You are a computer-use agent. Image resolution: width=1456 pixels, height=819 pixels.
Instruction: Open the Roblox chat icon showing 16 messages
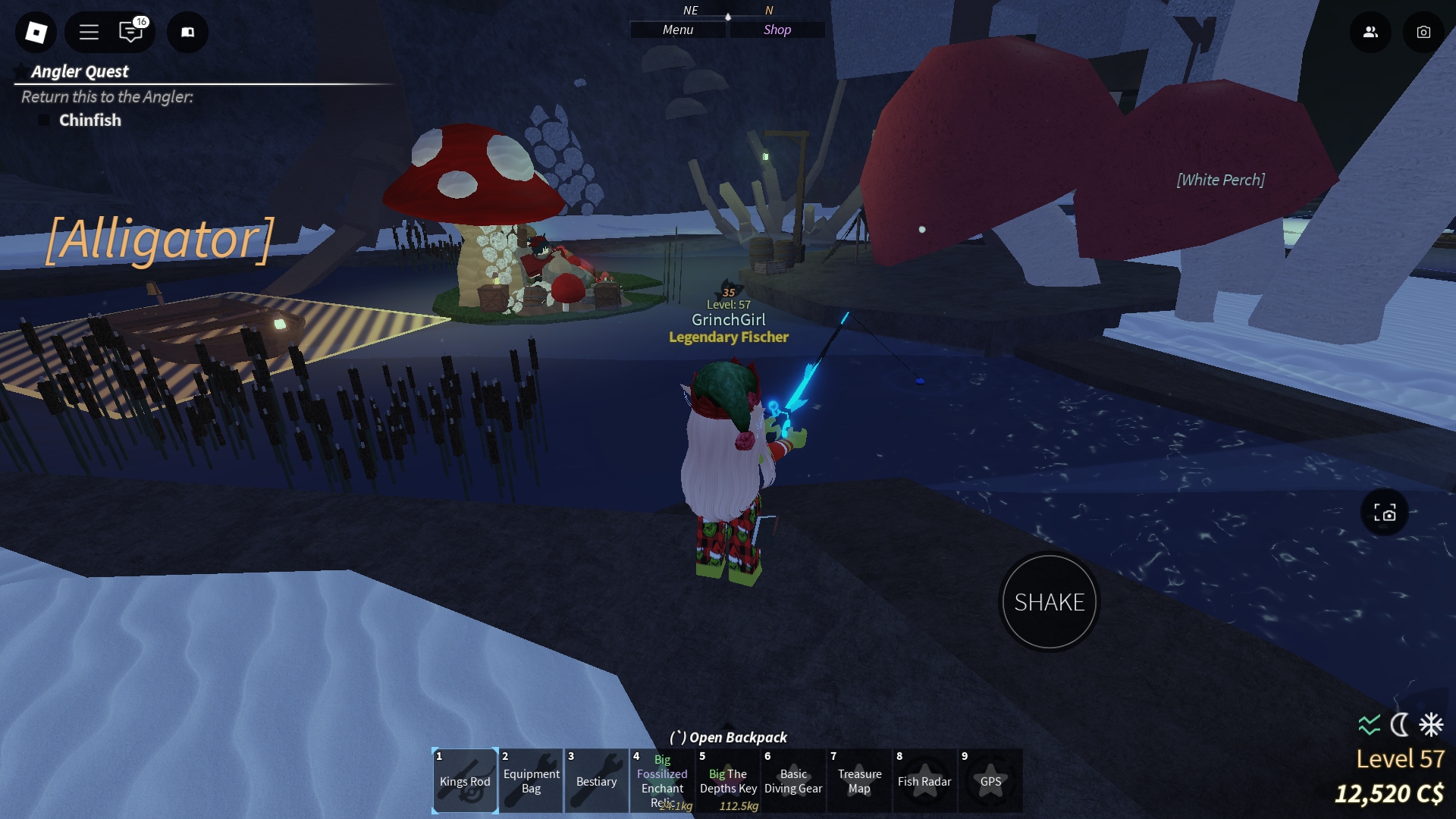(x=130, y=33)
